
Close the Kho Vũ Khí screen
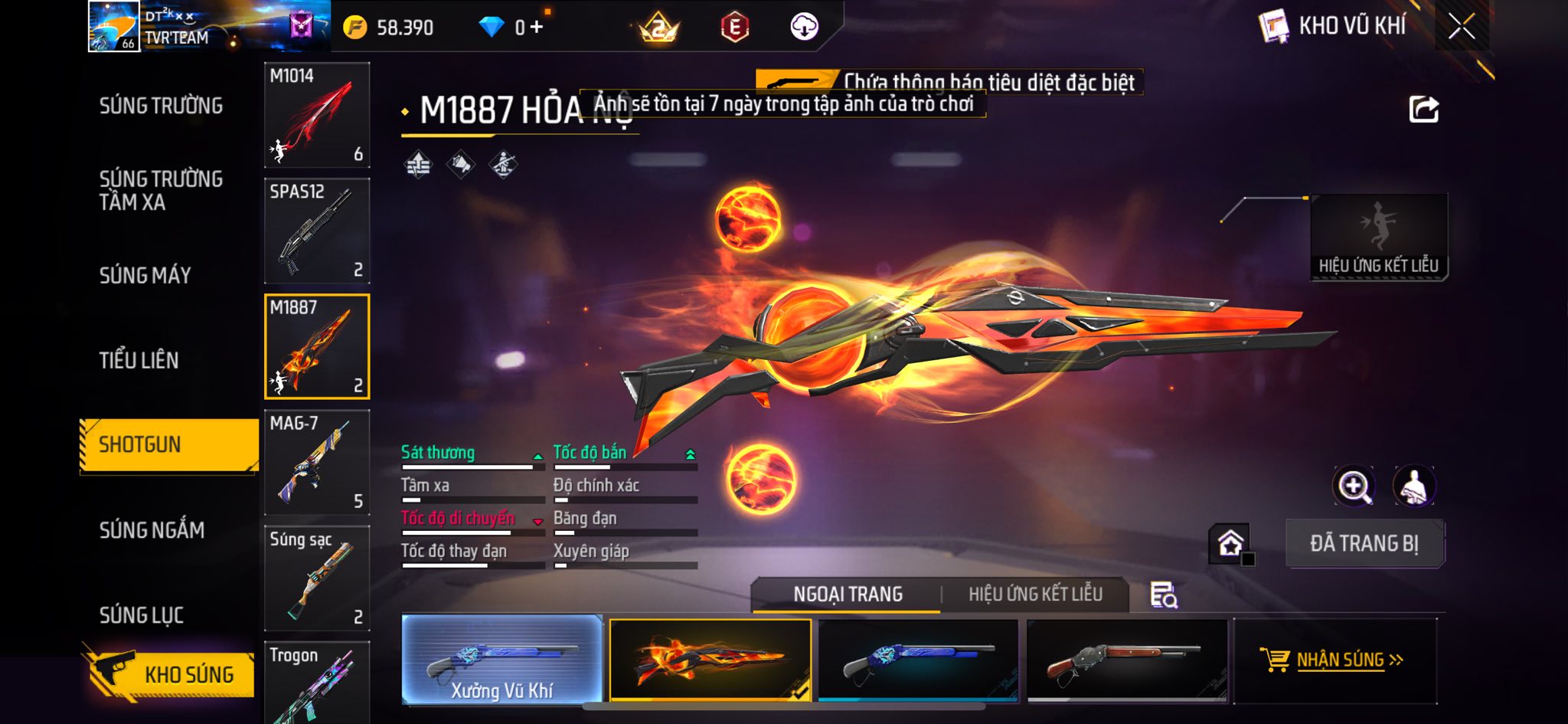[x=1461, y=27]
